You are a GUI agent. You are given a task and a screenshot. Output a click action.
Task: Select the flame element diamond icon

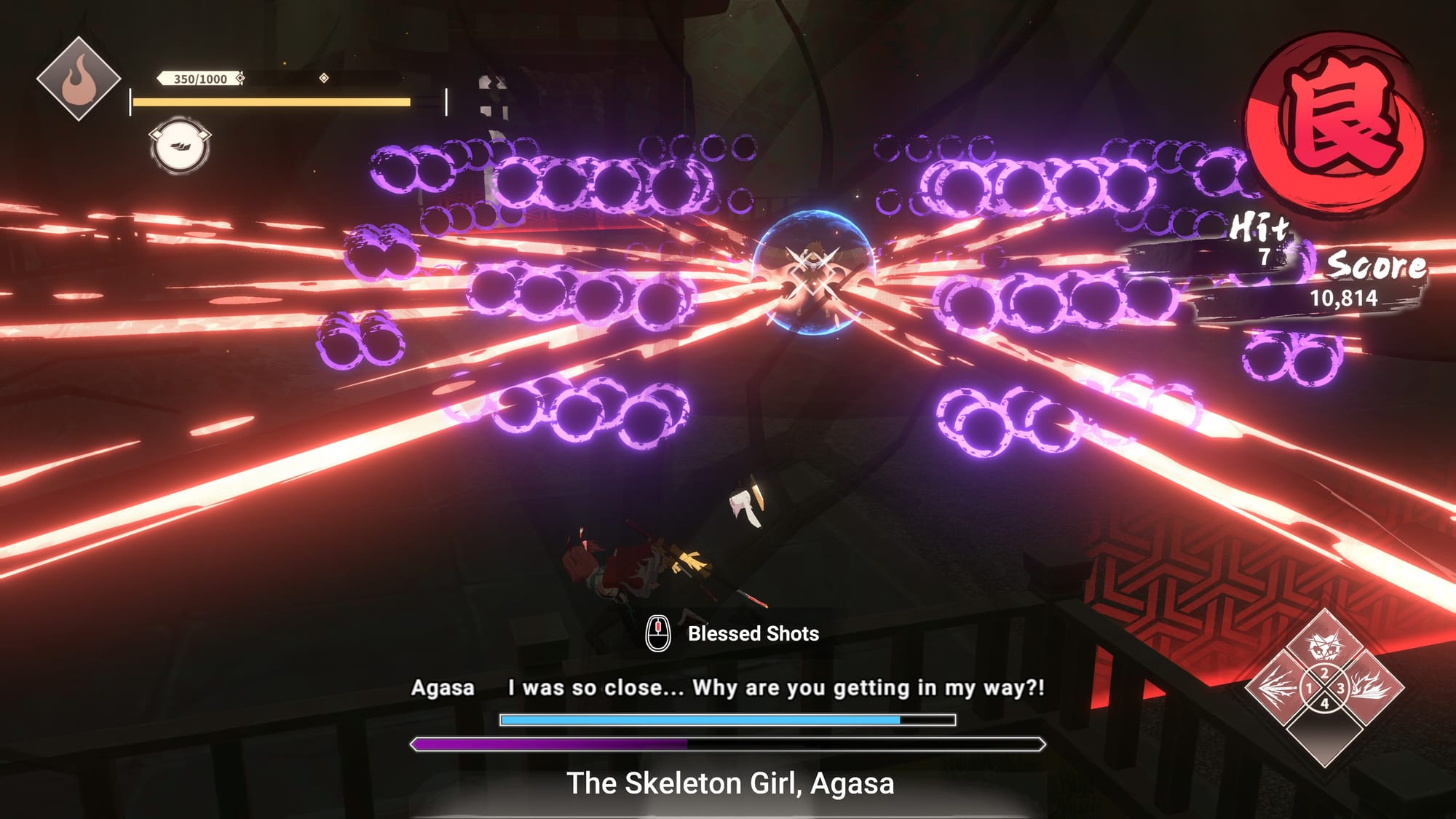pyautogui.click(x=79, y=79)
